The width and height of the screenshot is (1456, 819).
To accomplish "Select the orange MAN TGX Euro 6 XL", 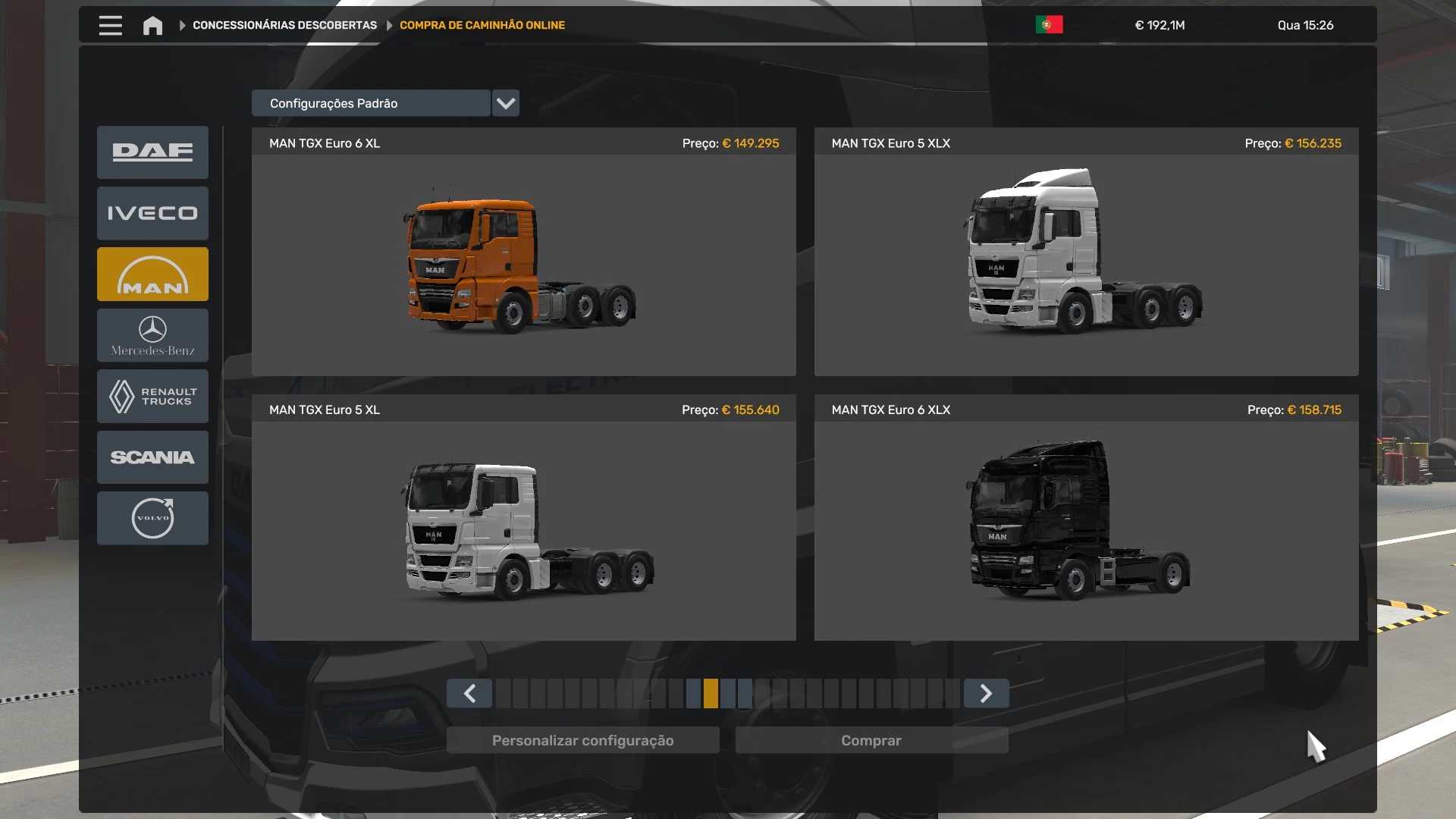I will (x=523, y=264).
